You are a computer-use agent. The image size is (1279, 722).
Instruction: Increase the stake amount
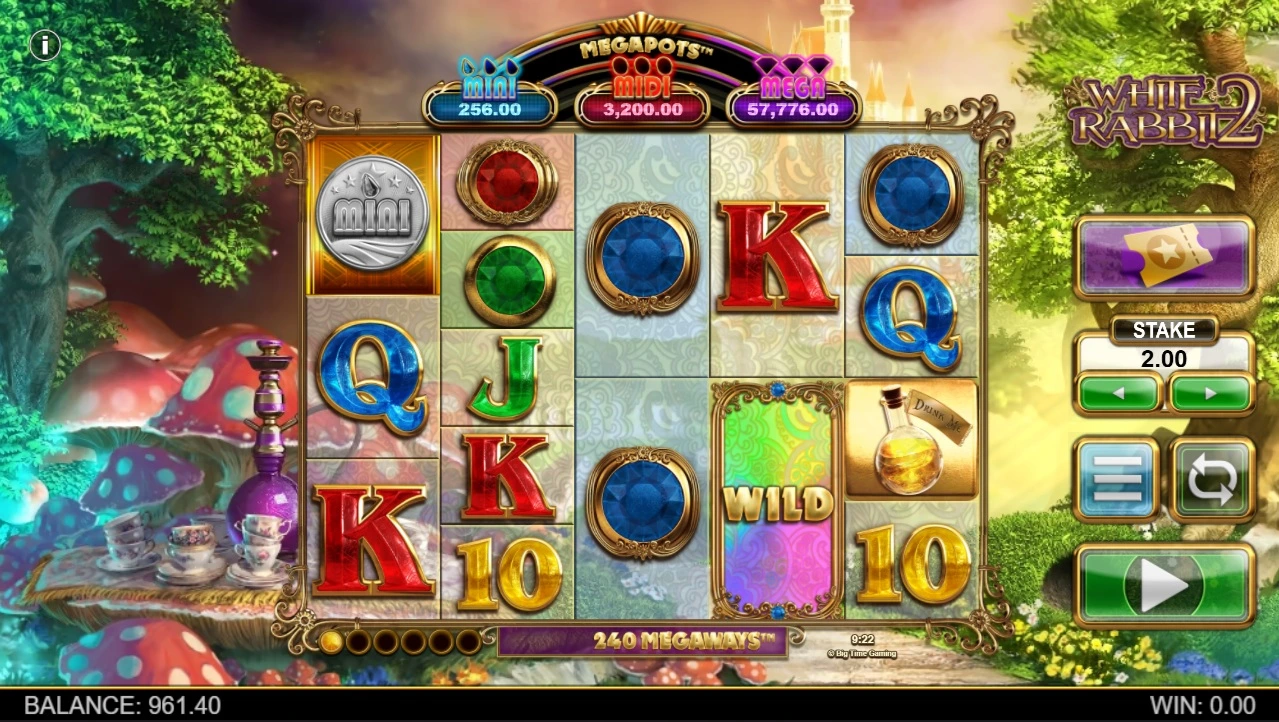(x=1211, y=393)
